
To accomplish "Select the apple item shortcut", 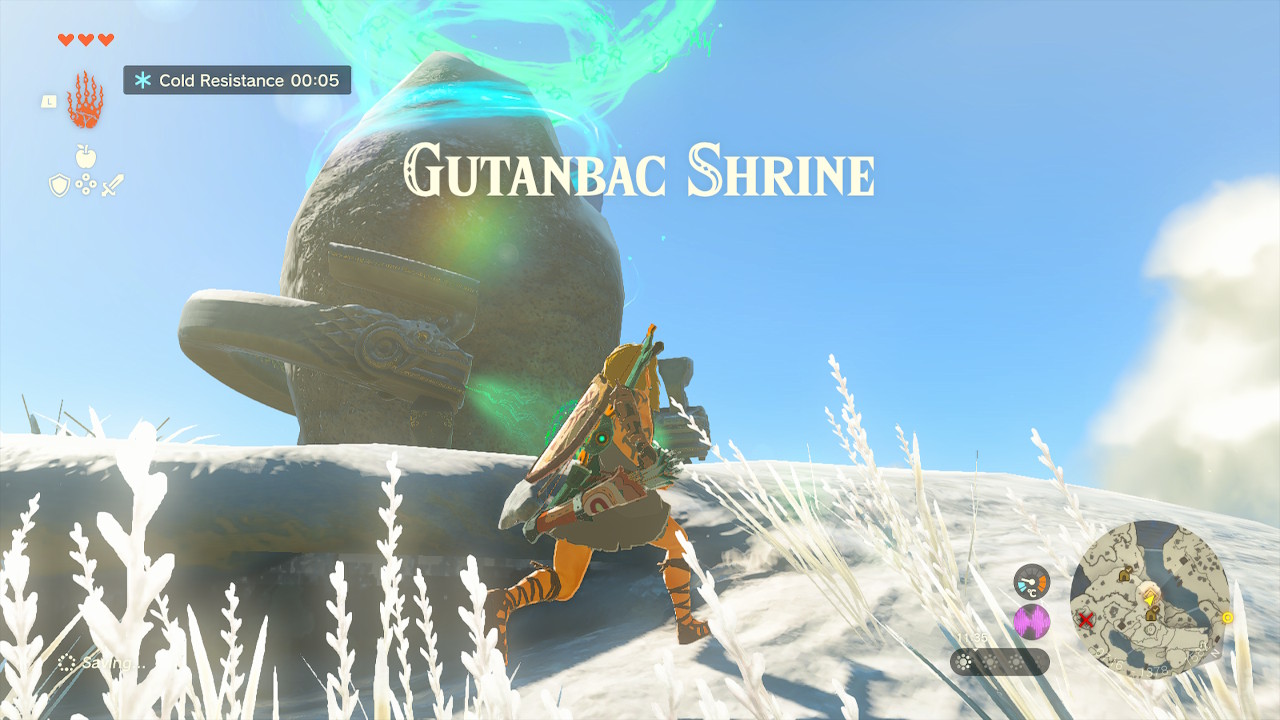I will tap(85, 156).
